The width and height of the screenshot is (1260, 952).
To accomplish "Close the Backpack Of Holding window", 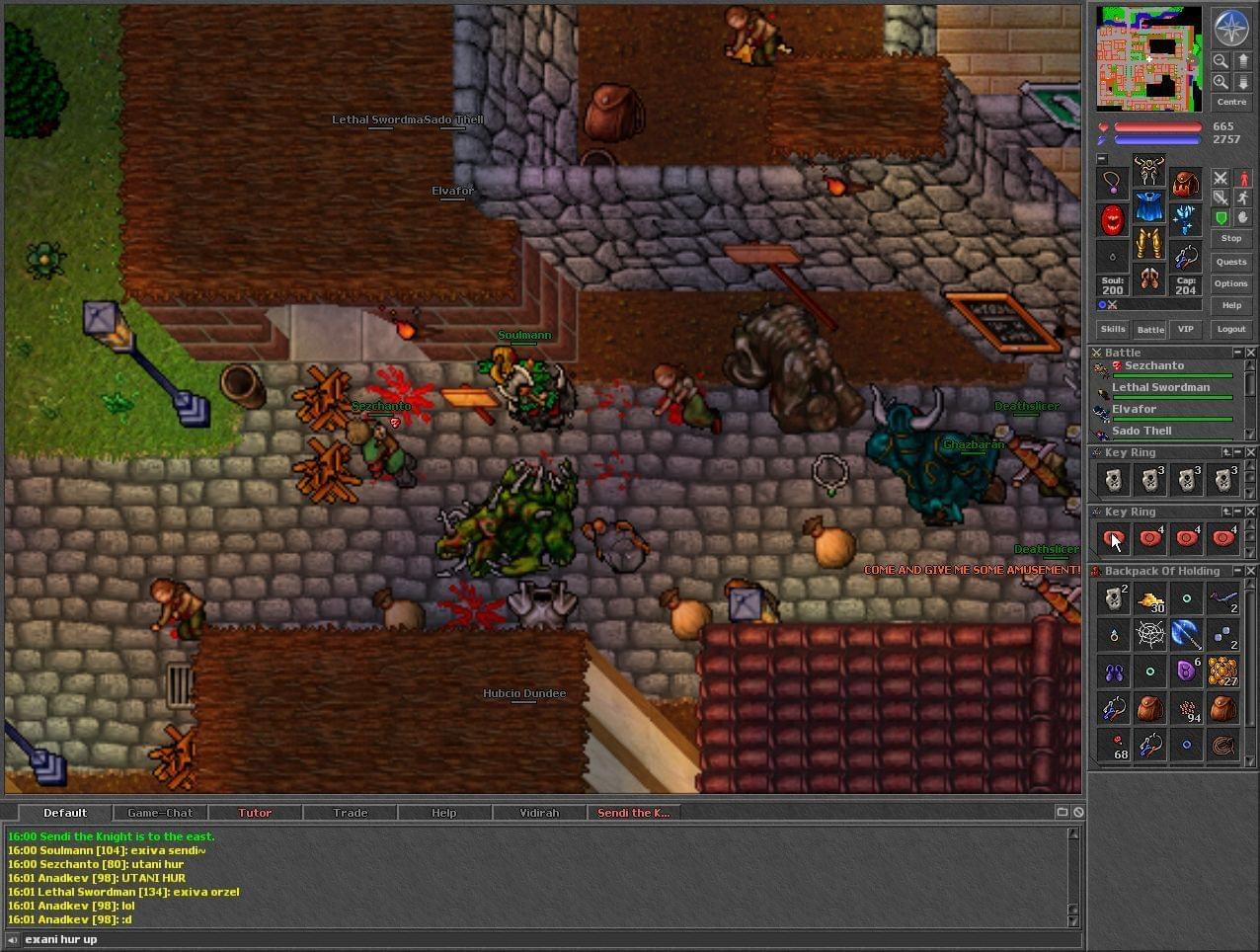I will point(1251,571).
